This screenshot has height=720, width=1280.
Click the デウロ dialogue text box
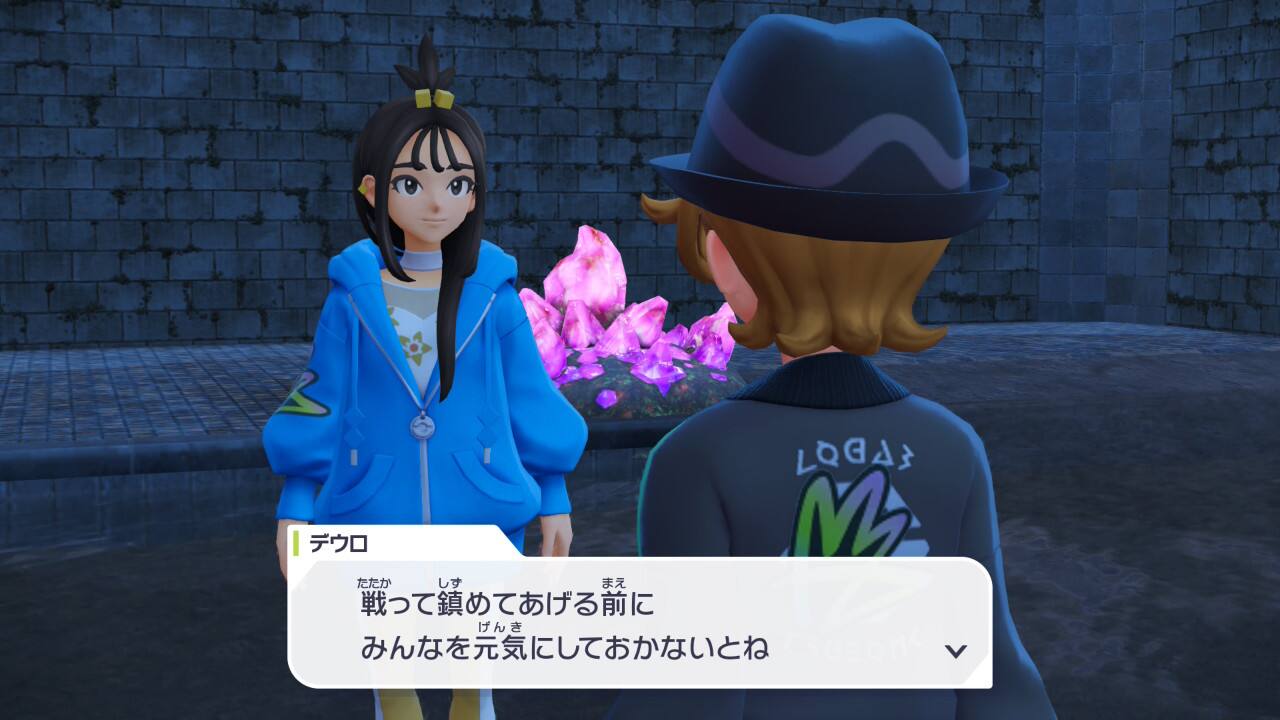pyautogui.click(x=640, y=623)
